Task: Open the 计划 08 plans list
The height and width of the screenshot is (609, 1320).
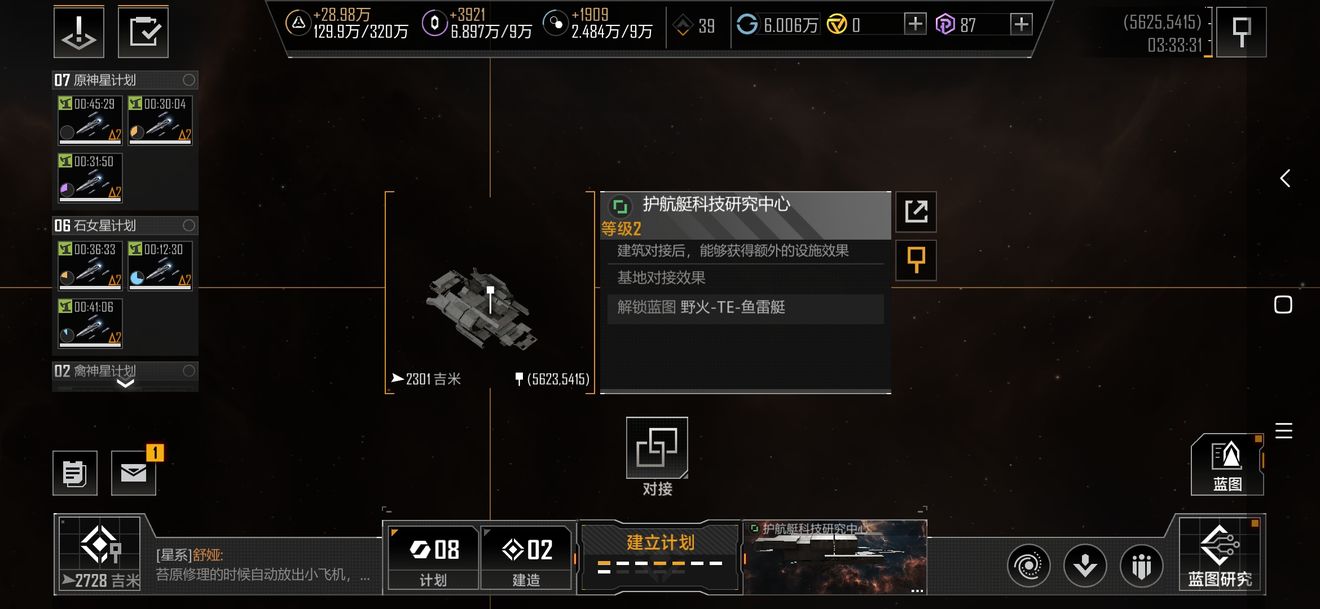Action: tap(433, 557)
